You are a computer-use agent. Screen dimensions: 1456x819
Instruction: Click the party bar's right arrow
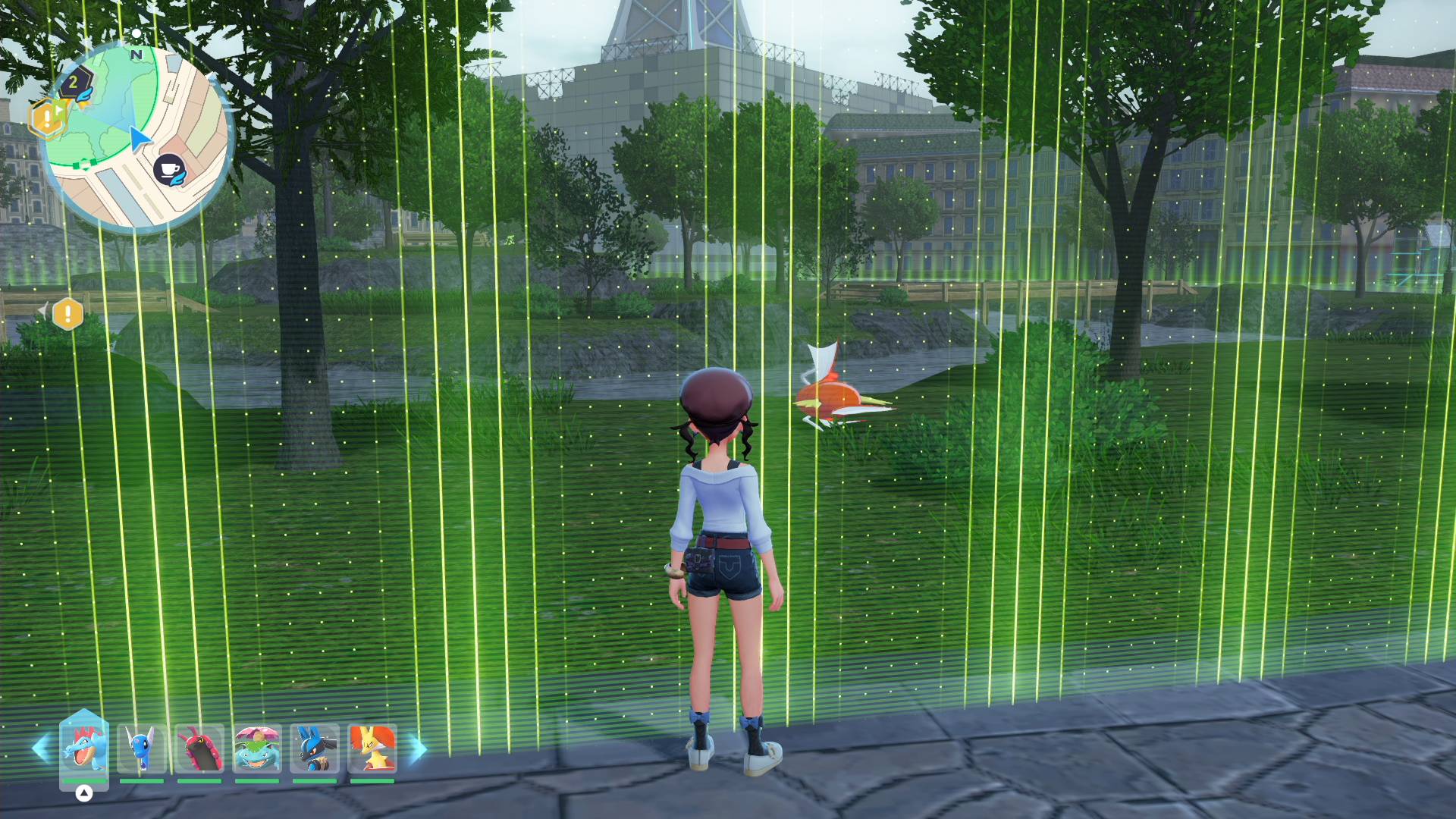(418, 748)
